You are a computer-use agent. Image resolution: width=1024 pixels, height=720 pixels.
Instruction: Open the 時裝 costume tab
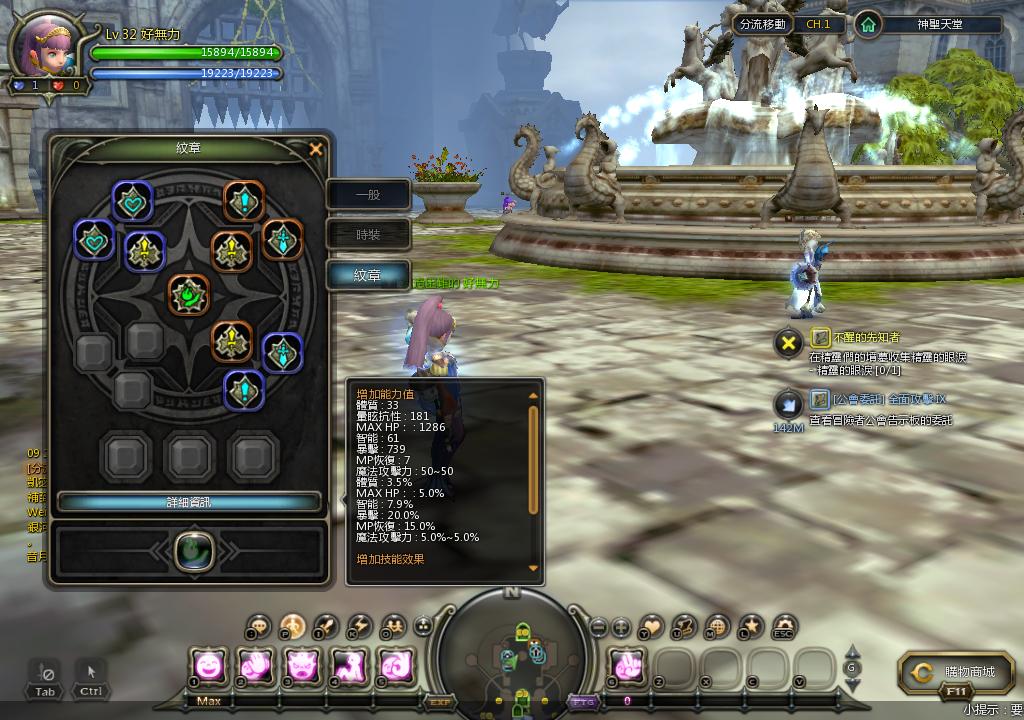coord(368,235)
